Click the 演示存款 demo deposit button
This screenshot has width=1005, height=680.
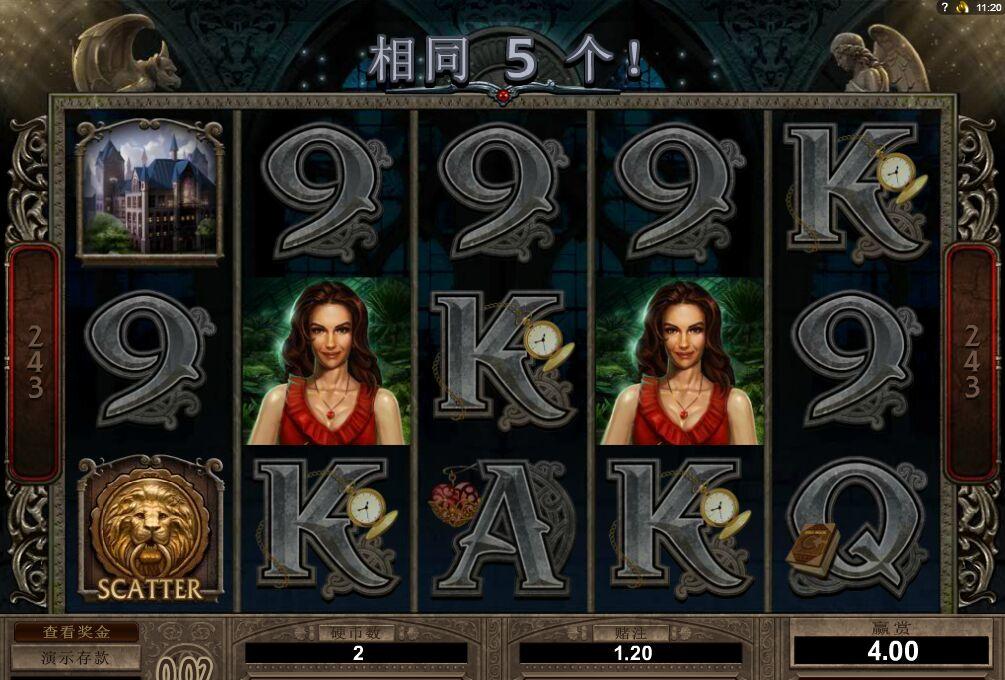tap(76, 658)
